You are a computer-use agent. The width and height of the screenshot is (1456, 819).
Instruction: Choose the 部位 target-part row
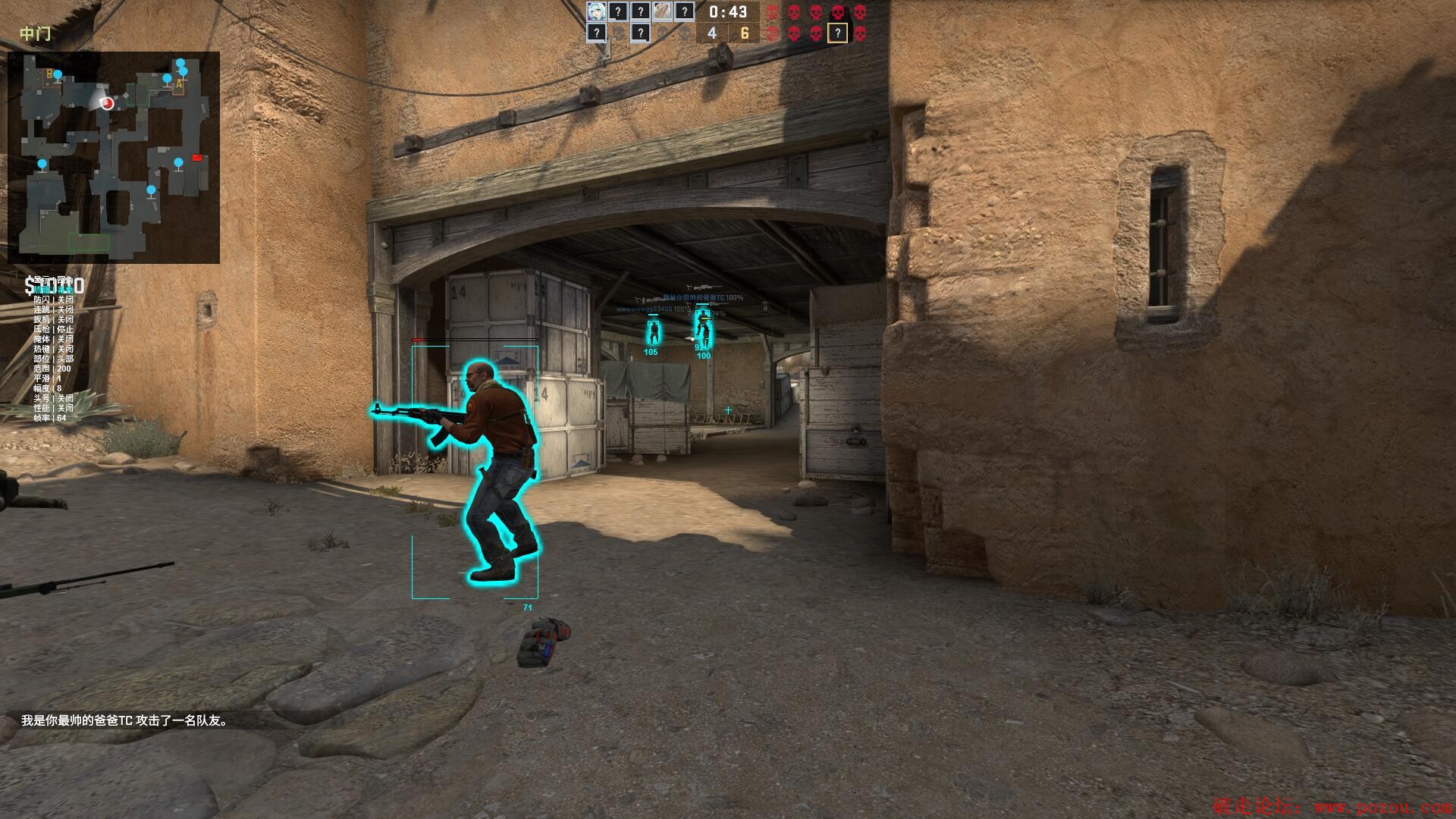(53, 359)
